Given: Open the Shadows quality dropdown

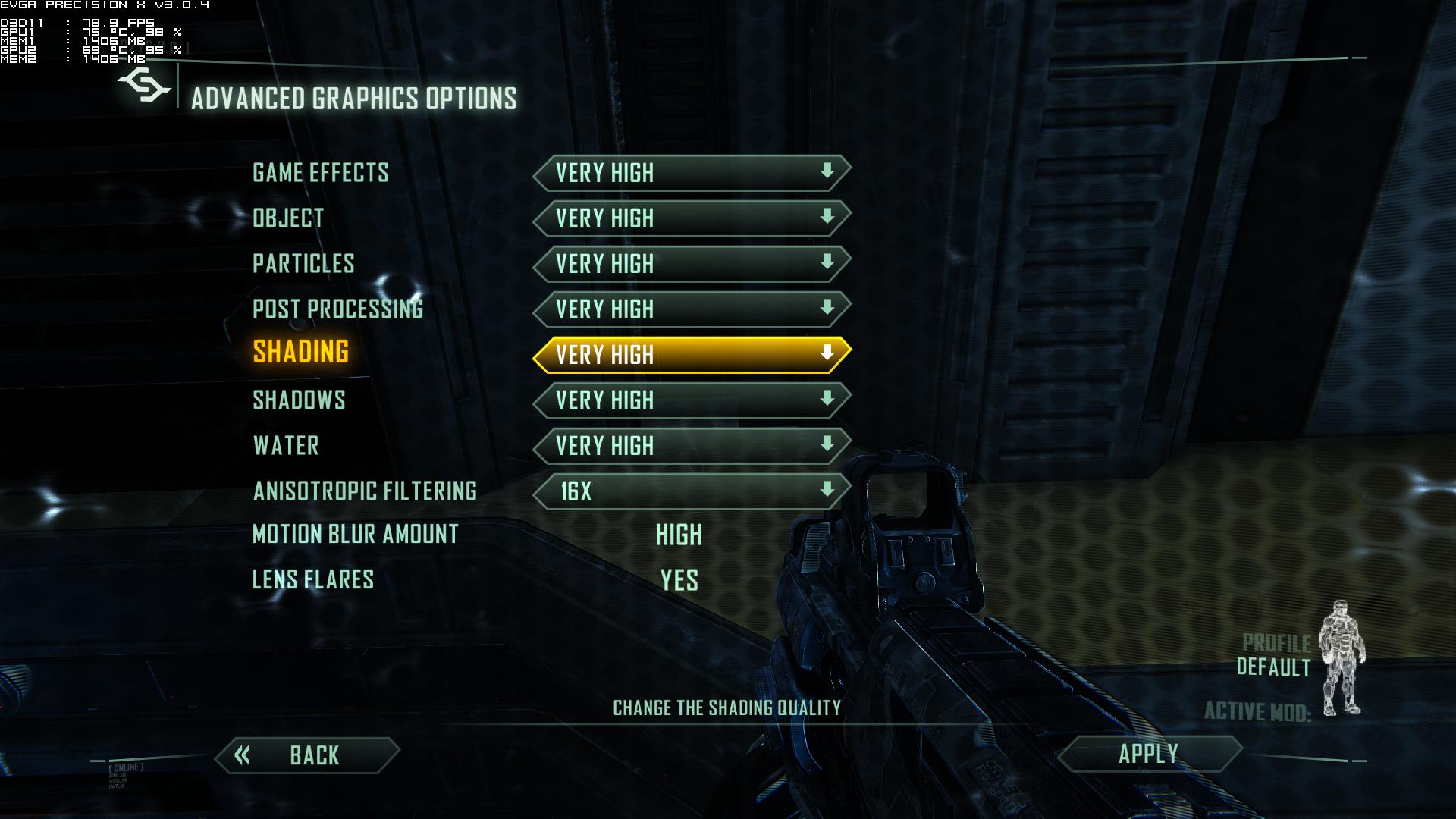Looking at the screenshot, I should (692, 400).
